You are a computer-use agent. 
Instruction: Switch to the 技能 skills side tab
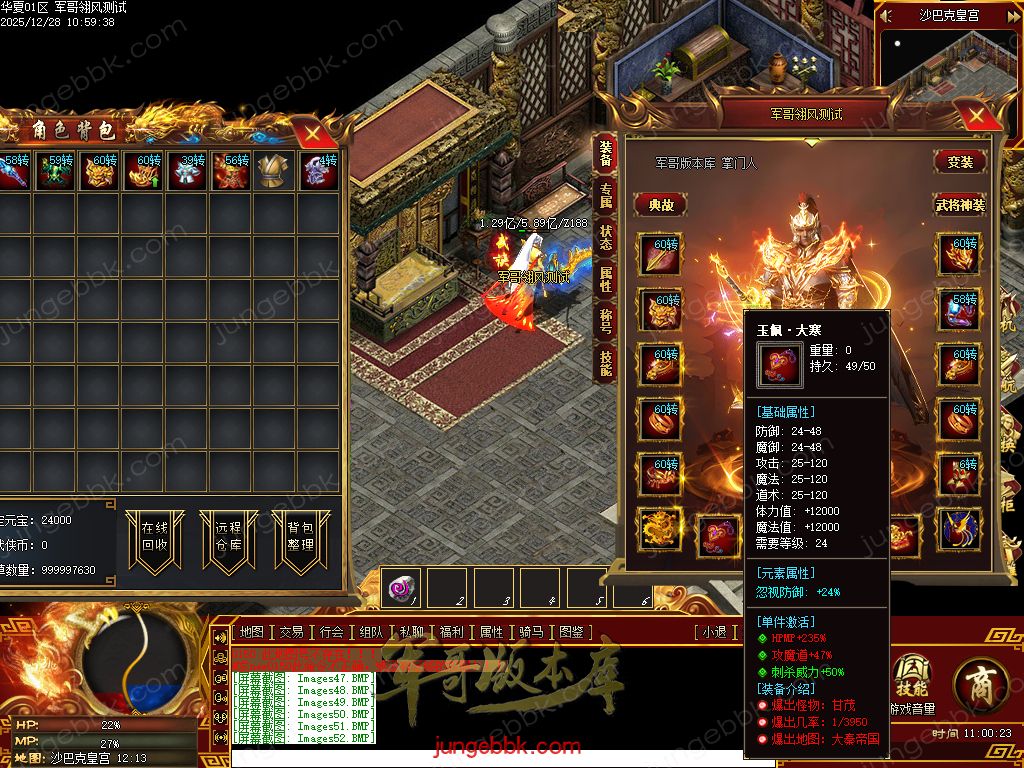click(x=605, y=362)
